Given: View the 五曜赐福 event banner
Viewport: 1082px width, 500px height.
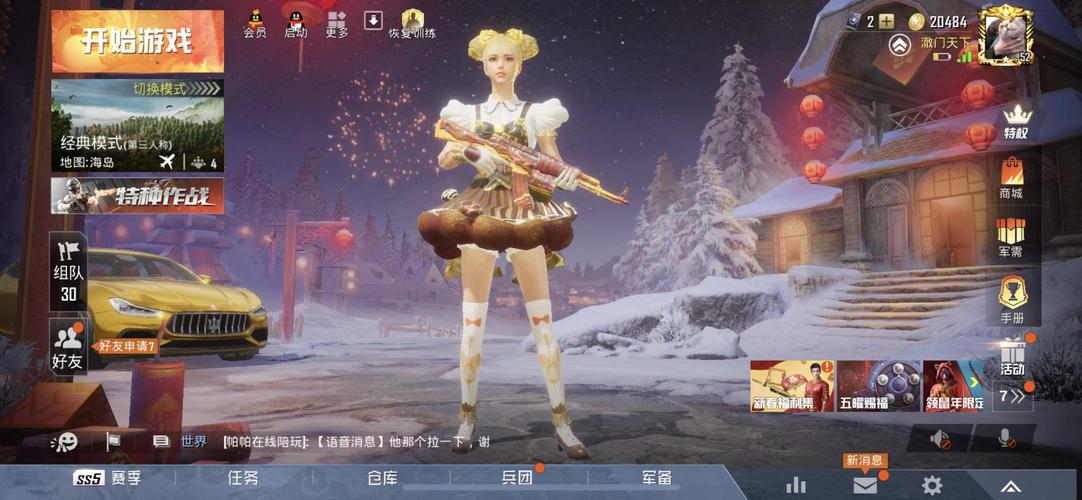Looking at the screenshot, I should click(879, 386).
